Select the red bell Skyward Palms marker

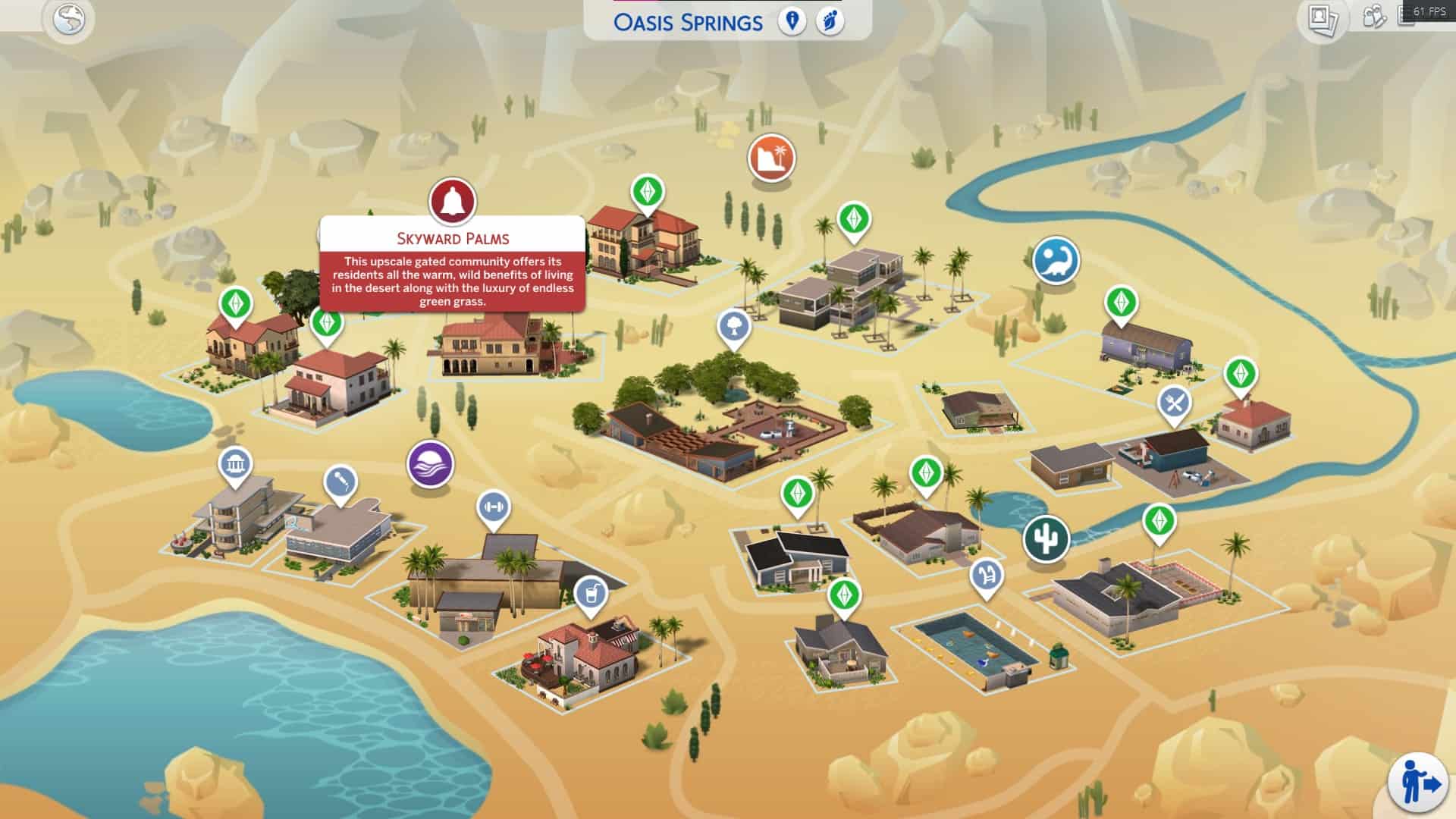coord(452,202)
